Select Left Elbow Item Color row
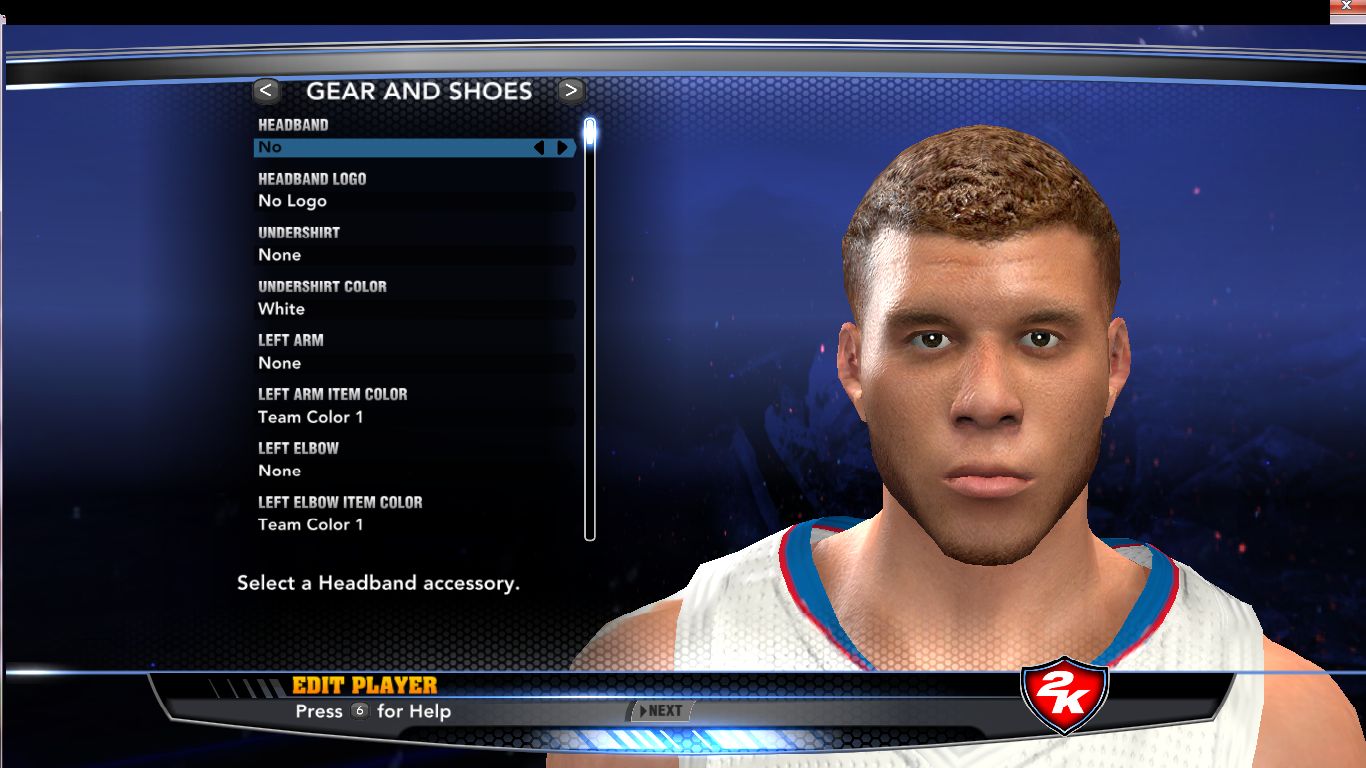1366x768 pixels. tap(400, 525)
